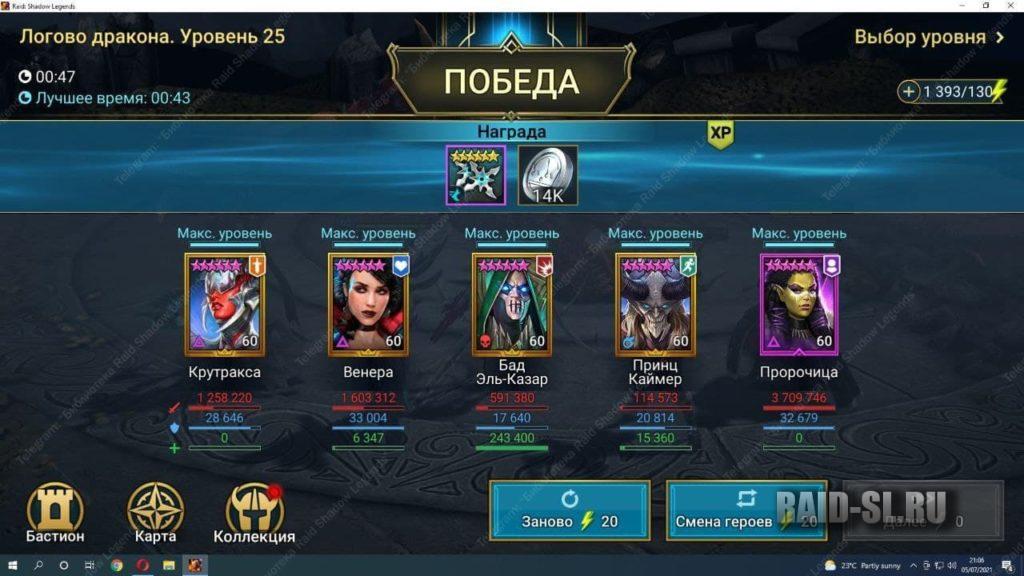The image size is (1024, 576).
Task: Minimize the game window
Action: click(958, 6)
